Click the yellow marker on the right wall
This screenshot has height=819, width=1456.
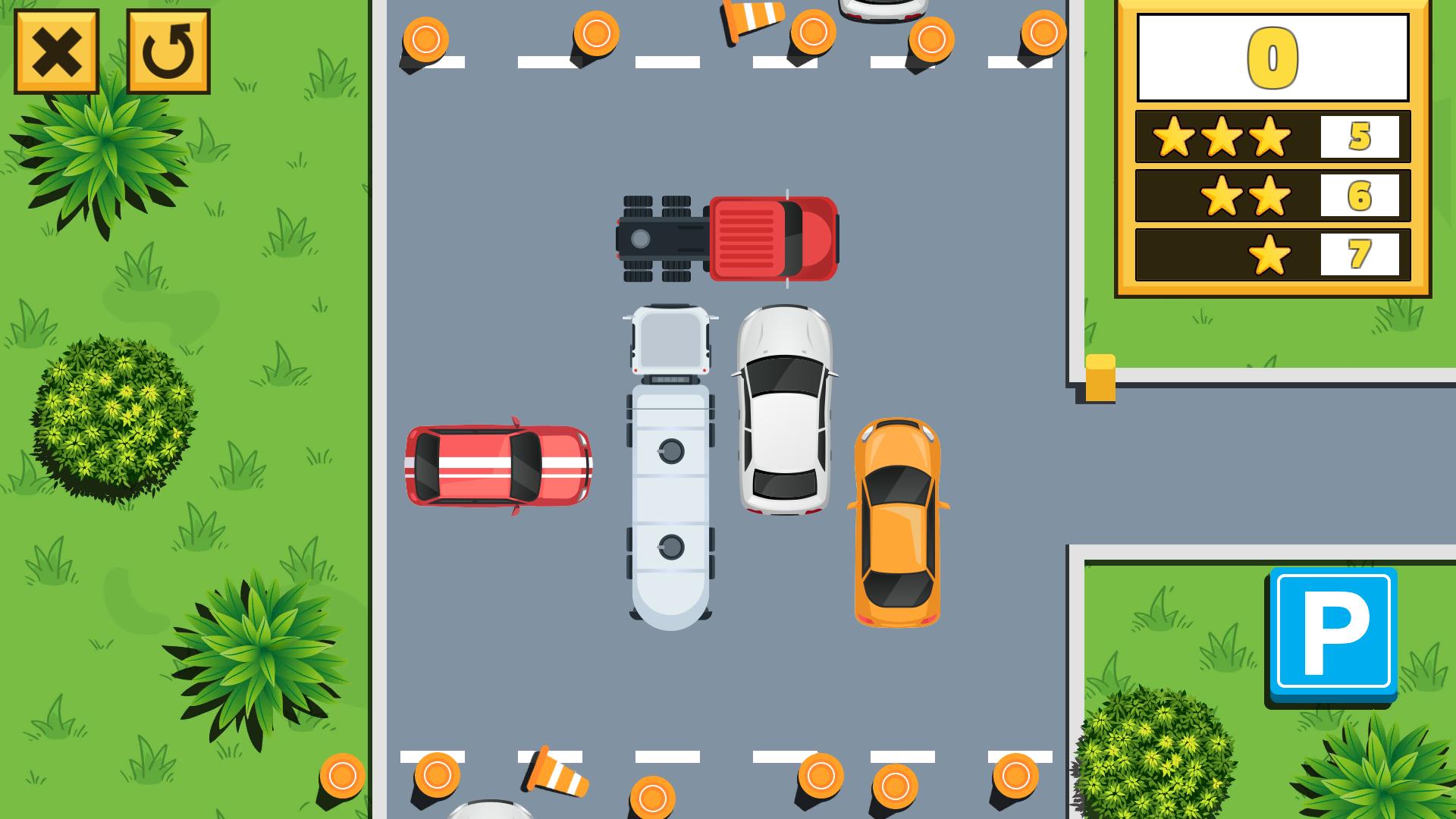[1101, 378]
